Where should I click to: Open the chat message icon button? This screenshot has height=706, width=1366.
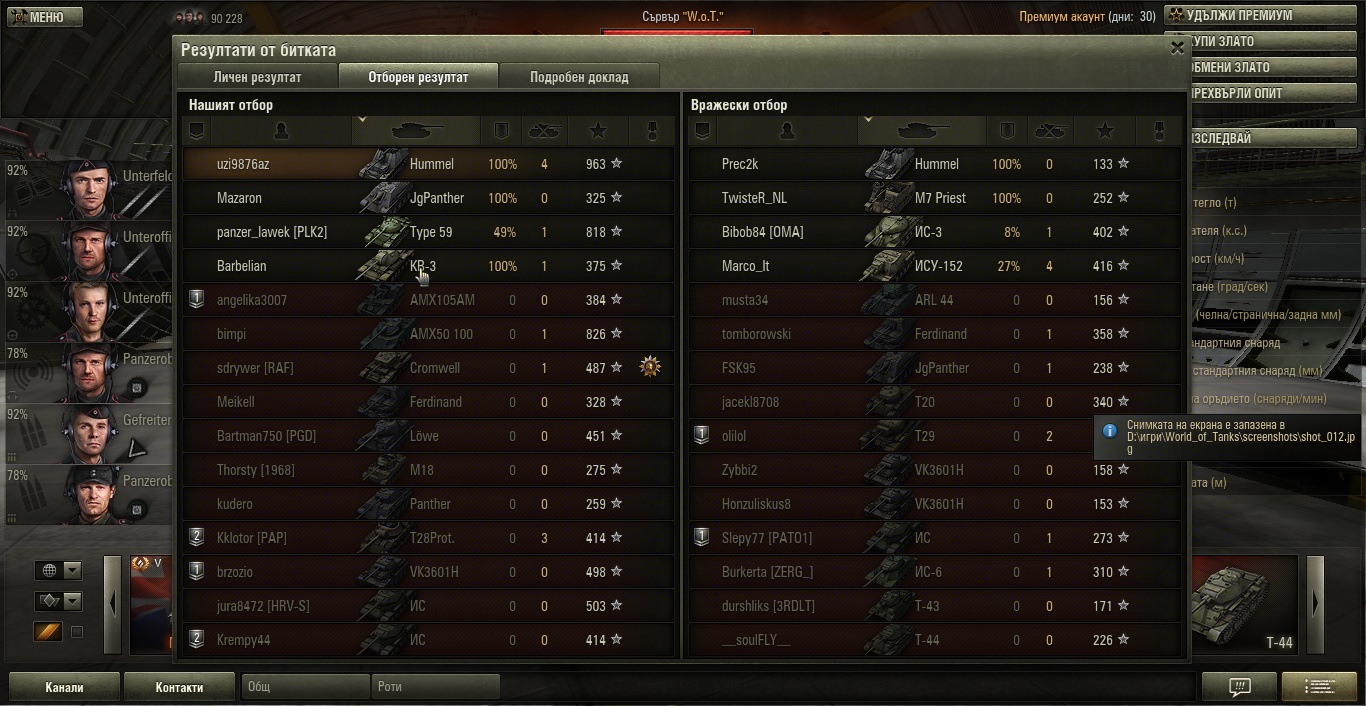(x=1239, y=687)
